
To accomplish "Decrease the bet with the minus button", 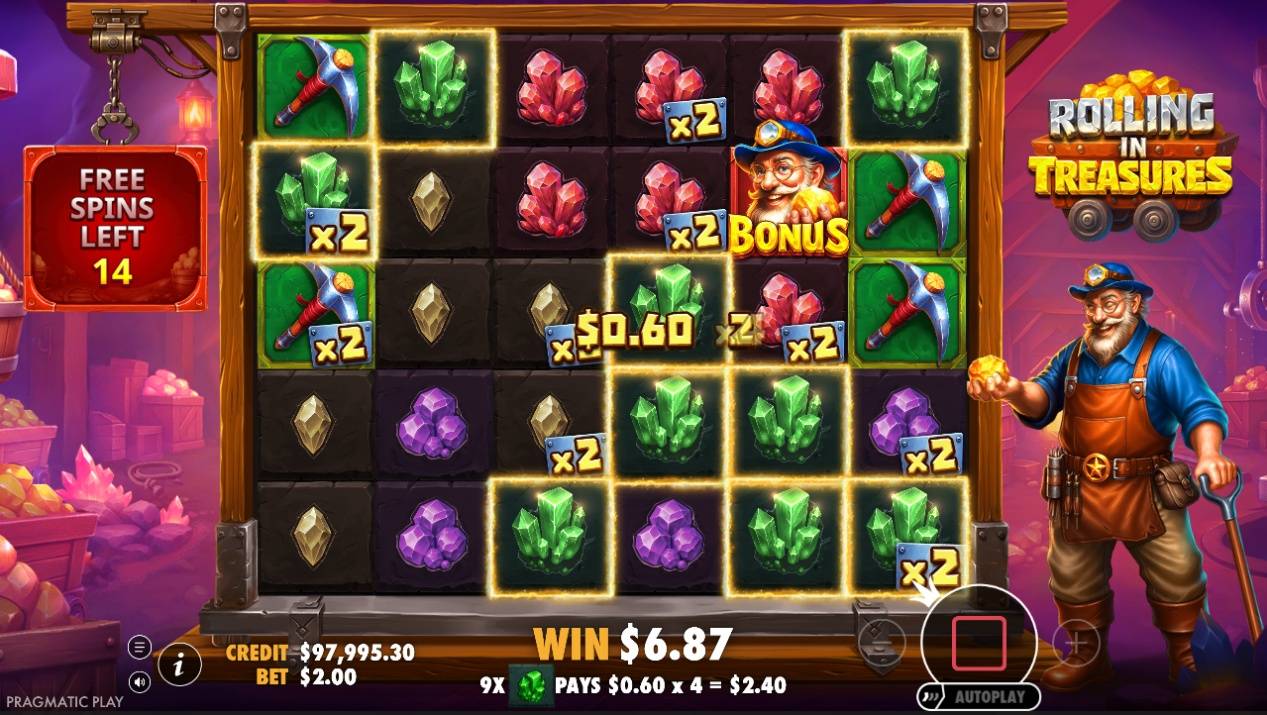I will (x=881, y=641).
